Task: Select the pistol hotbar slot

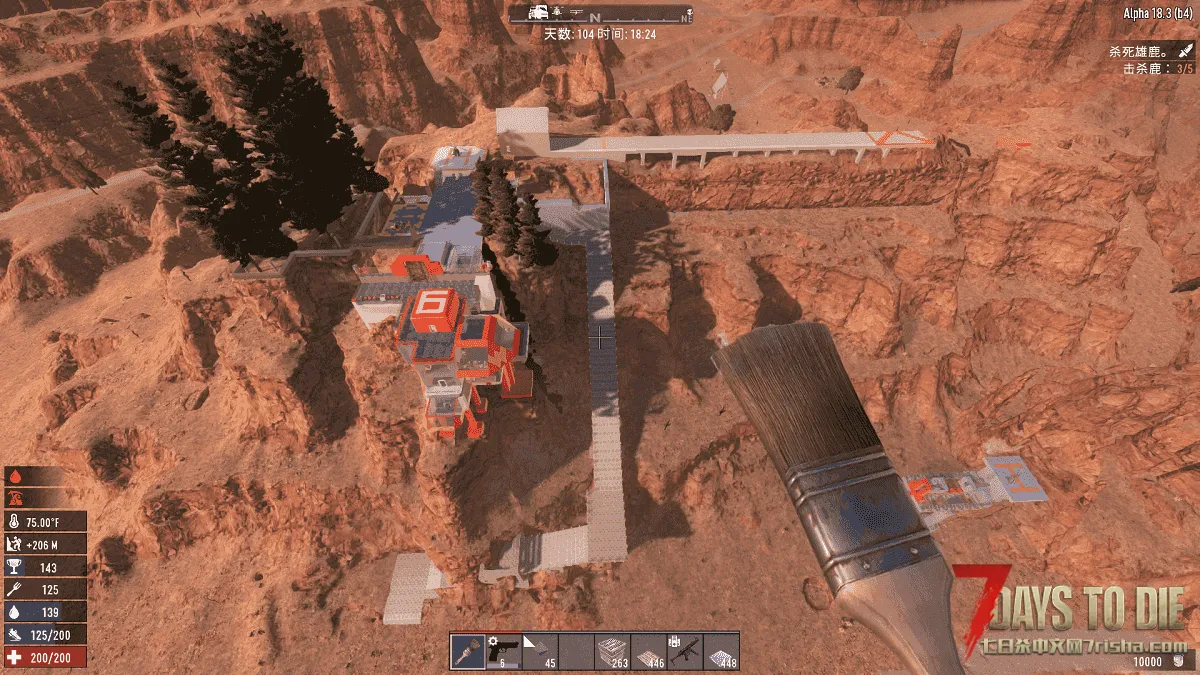Action: (504, 651)
